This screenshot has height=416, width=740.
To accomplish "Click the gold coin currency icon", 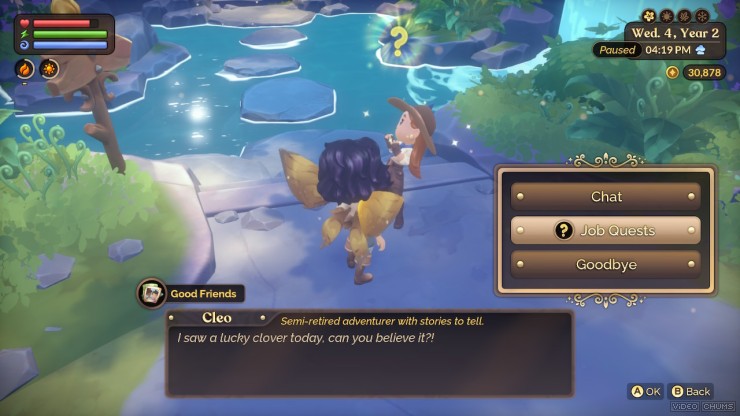I will click(x=672, y=72).
